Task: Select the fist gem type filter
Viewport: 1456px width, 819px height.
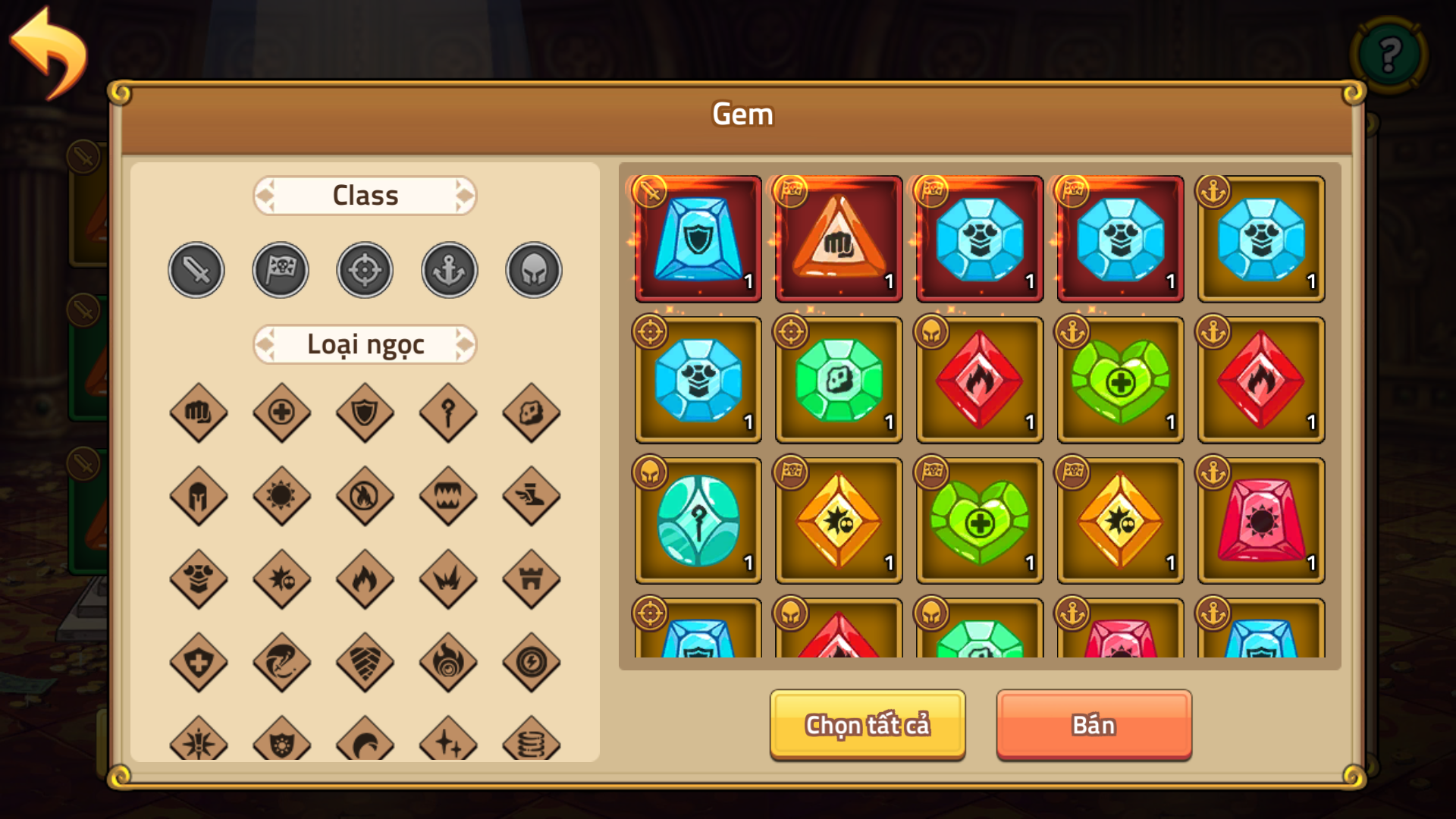Action: click(199, 413)
